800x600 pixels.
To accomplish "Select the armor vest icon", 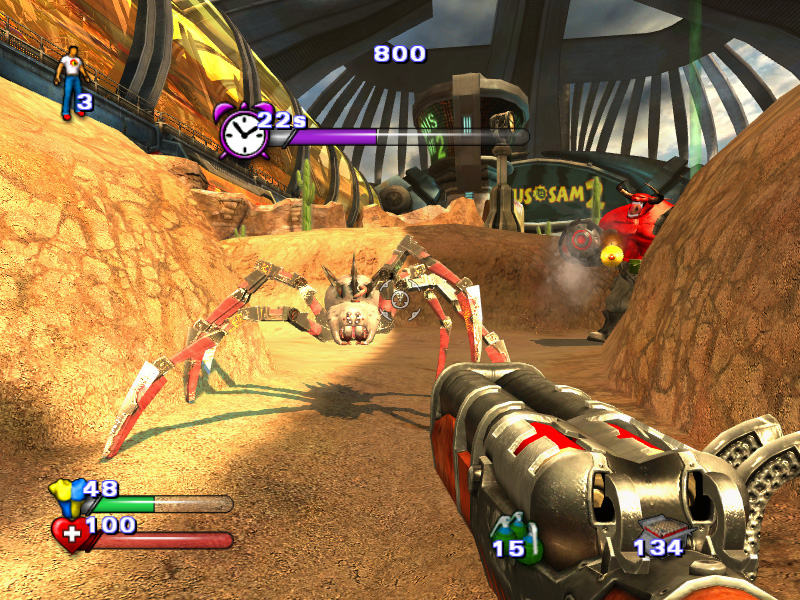I will tap(69, 496).
